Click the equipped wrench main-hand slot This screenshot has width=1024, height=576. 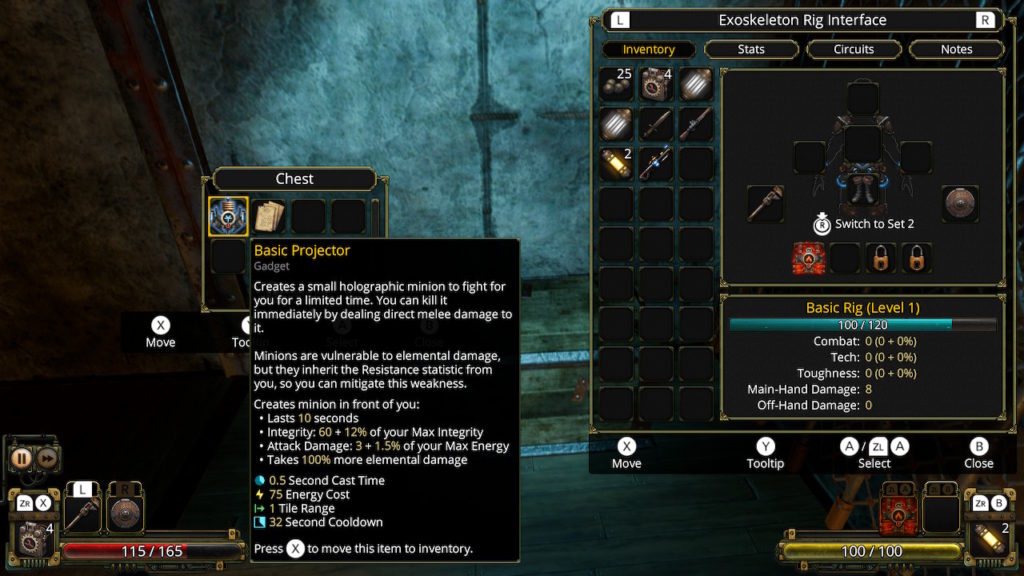coord(765,203)
